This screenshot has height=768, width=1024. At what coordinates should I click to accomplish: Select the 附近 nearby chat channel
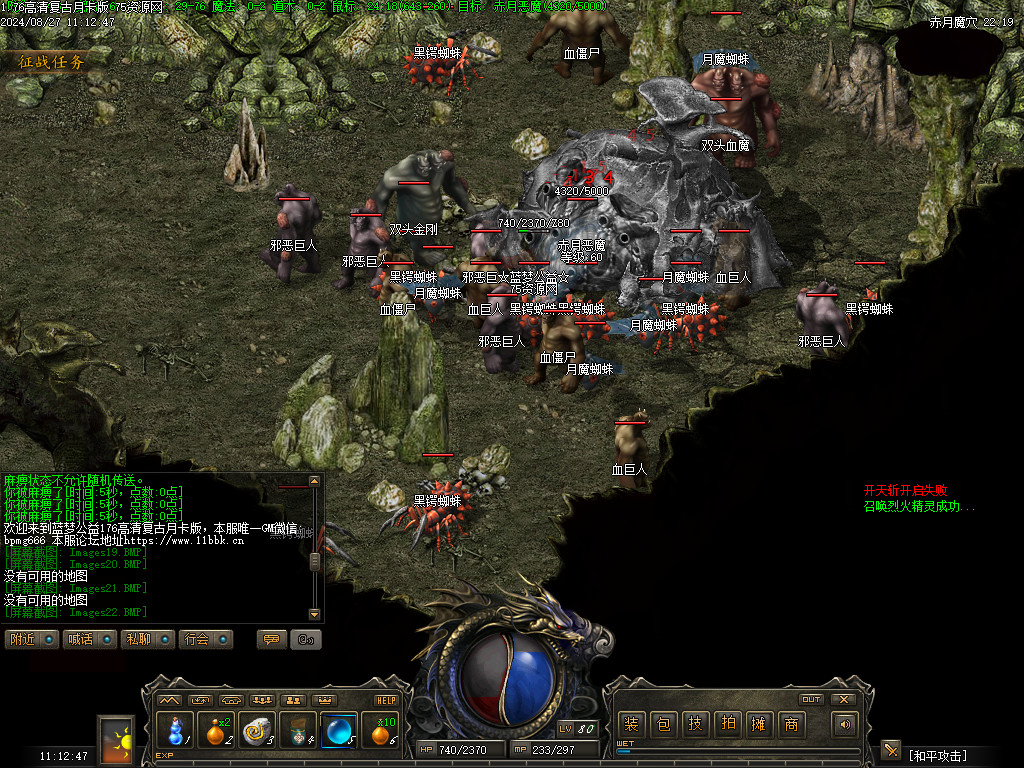tap(31, 639)
